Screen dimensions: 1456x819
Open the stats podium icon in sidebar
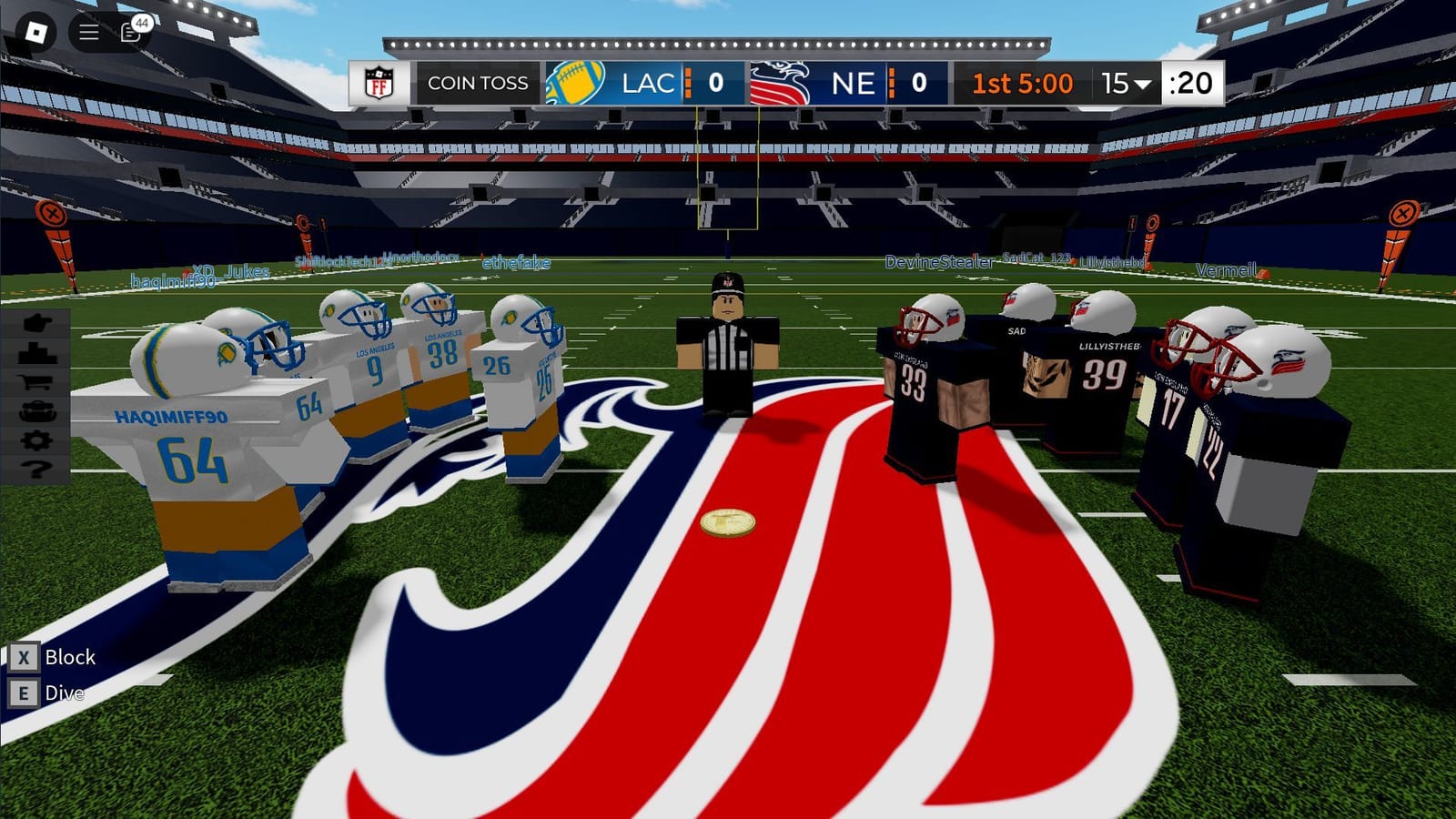(35, 353)
